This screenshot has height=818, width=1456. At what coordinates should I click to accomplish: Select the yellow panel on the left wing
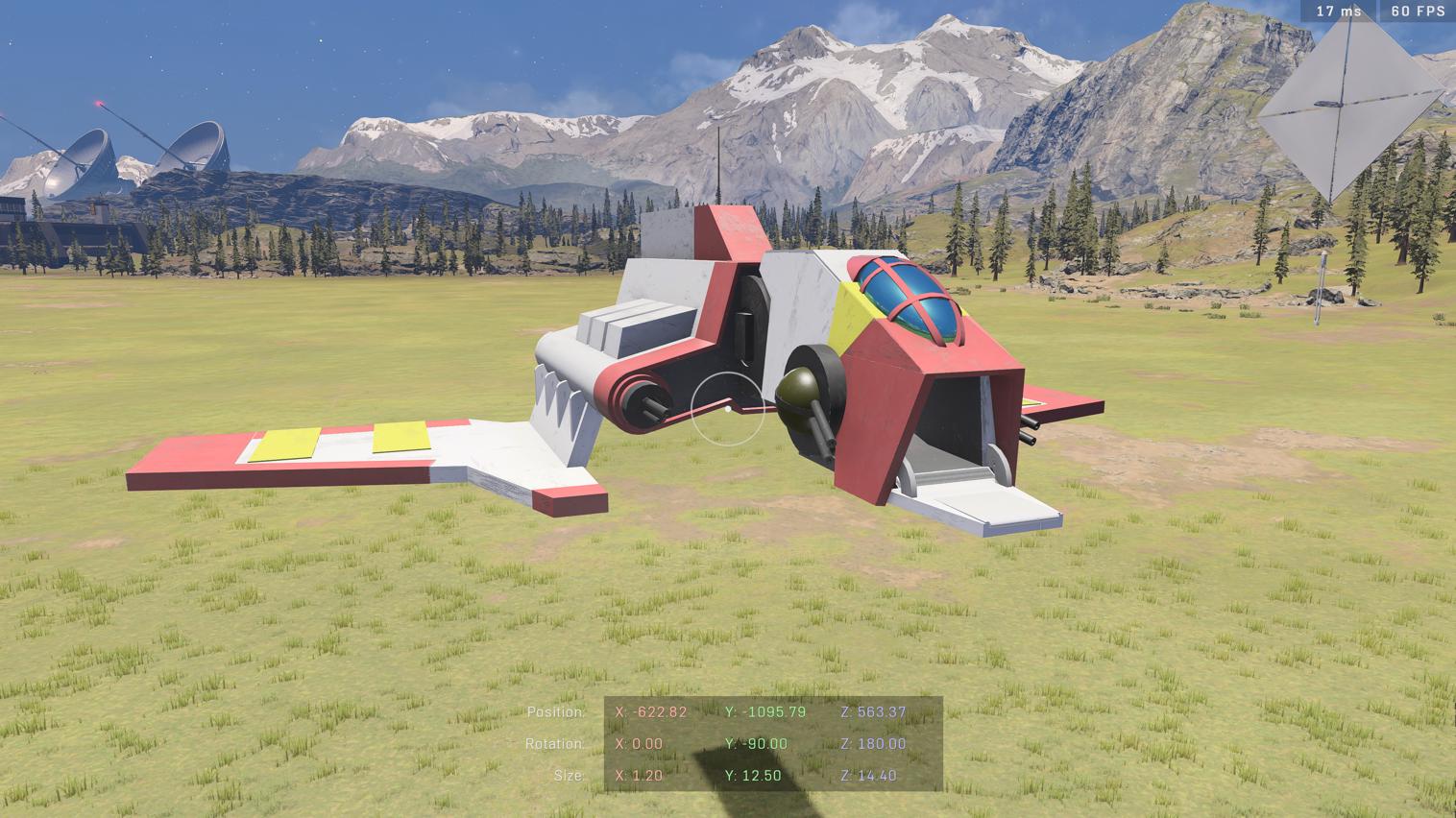point(285,445)
